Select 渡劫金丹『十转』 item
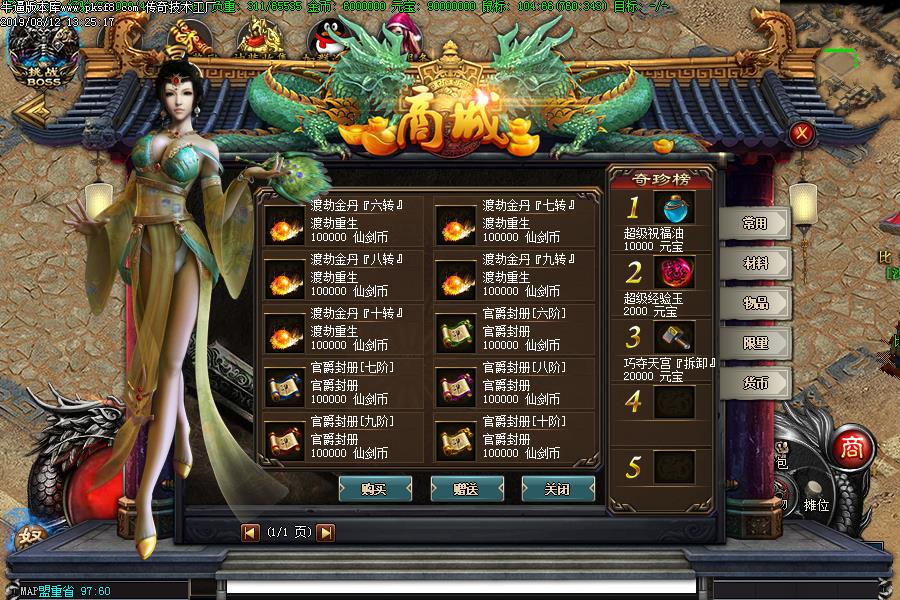 (284, 333)
